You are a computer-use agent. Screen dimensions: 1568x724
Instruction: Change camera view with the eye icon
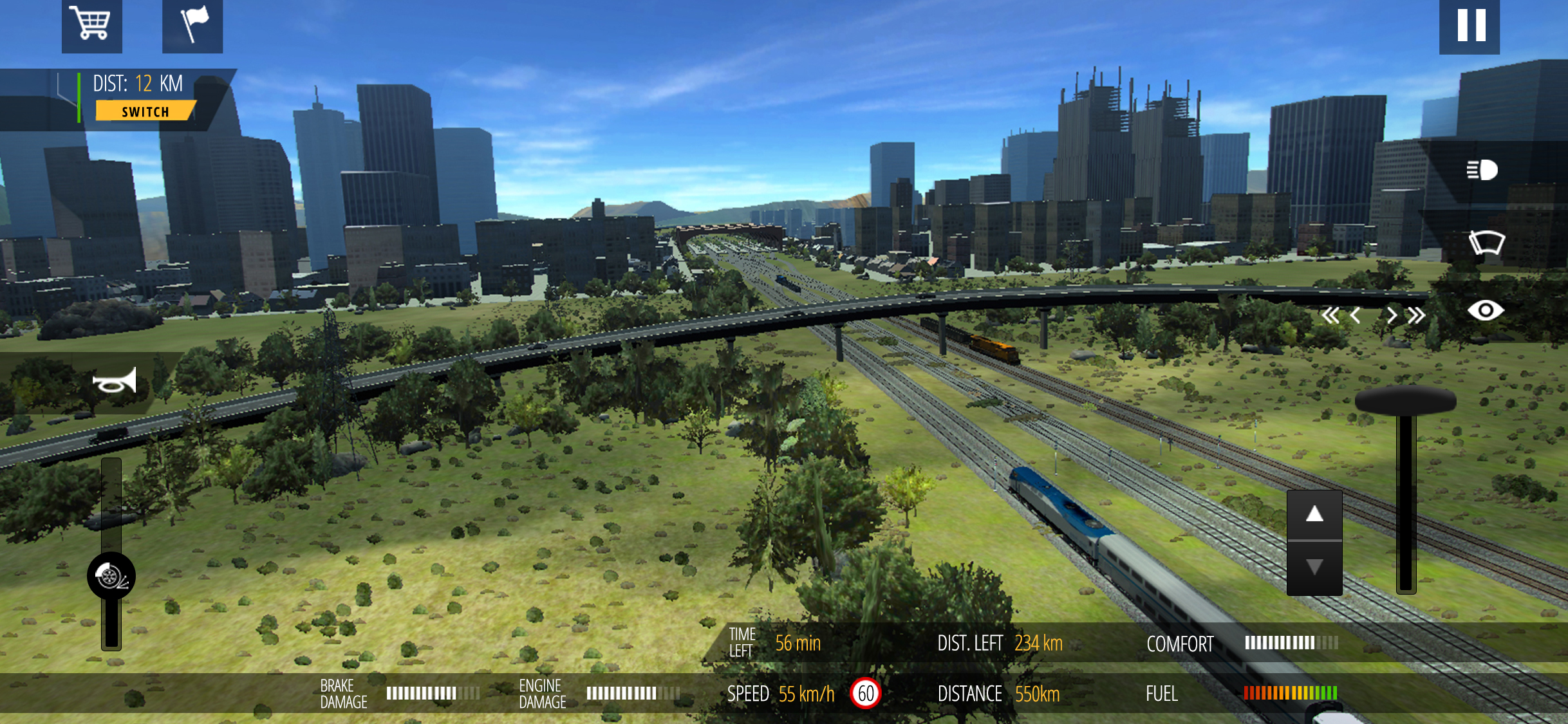point(1485,311)
